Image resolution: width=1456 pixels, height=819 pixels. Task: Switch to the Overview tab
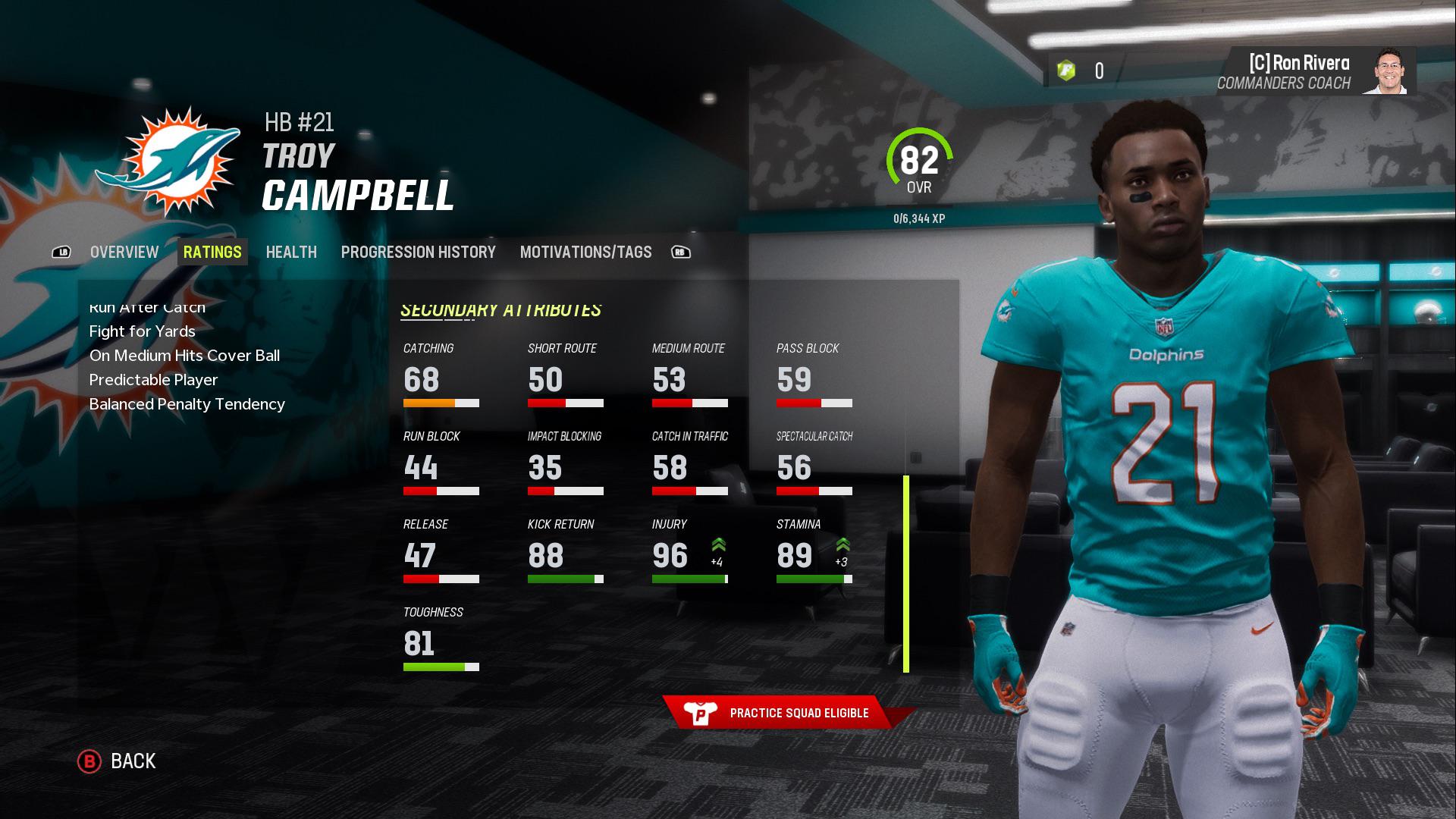tap(124, 253)
